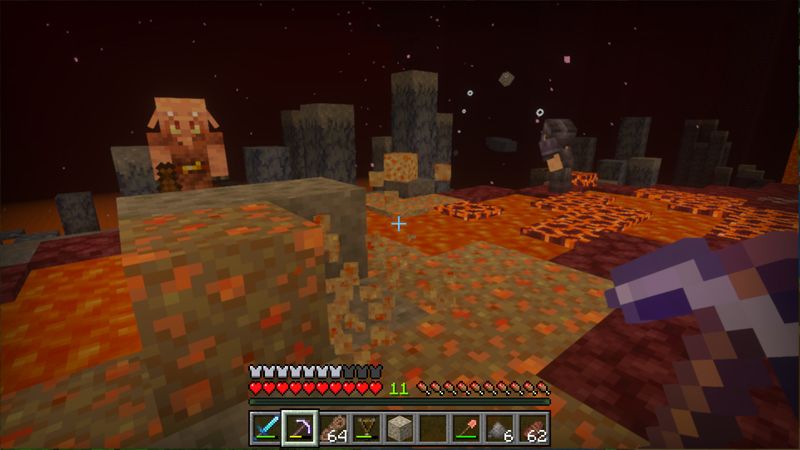Choose the hotbar stack of 64 items

(333, 429)
